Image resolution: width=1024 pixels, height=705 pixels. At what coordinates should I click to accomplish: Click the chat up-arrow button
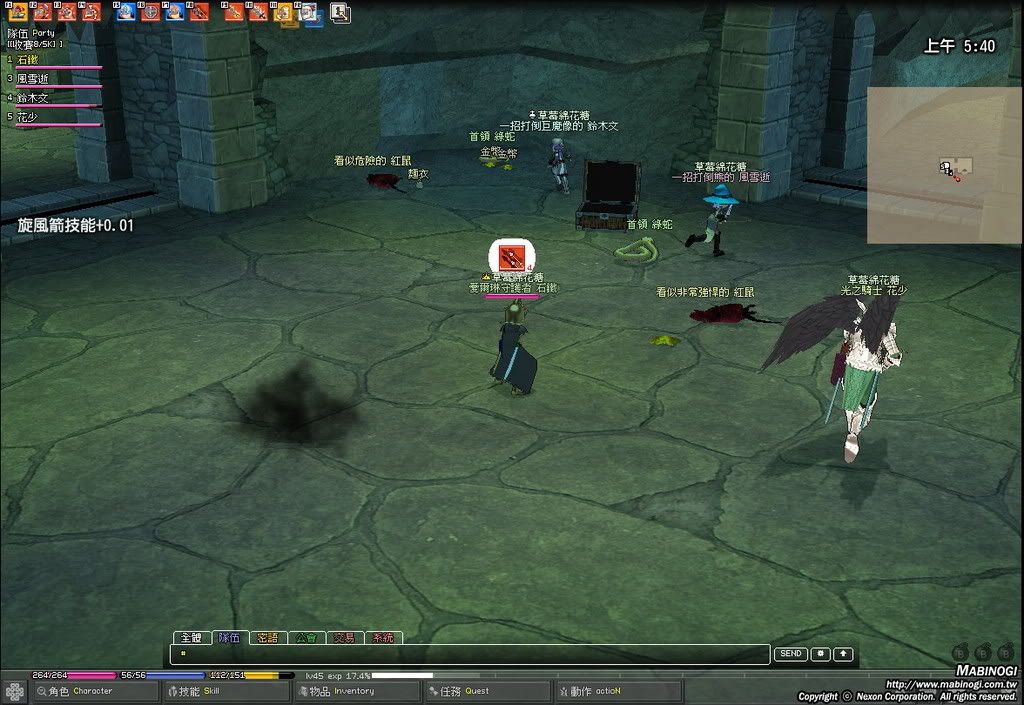pos(843,654)
